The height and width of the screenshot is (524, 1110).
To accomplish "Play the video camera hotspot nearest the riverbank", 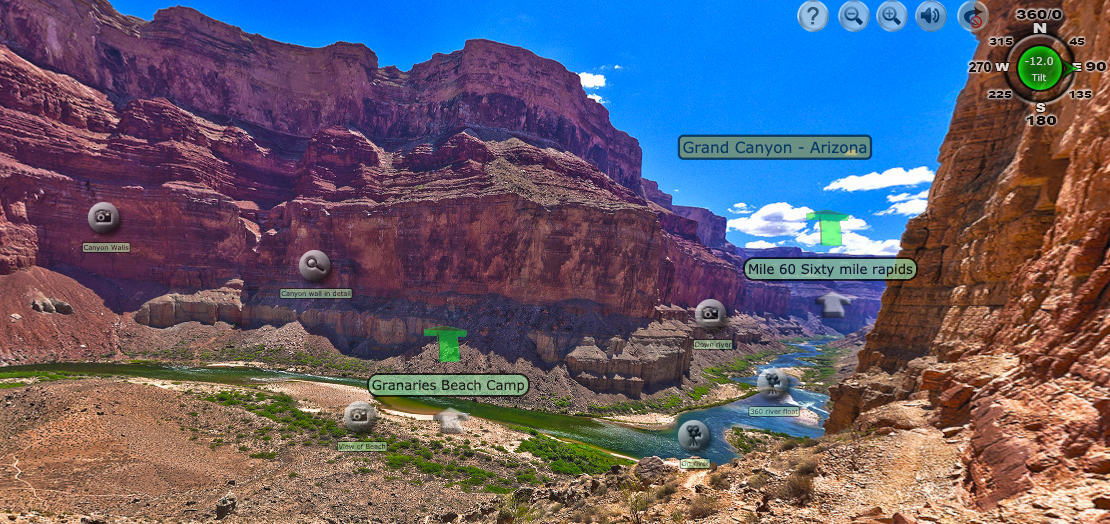I will (x=693, y=435).
